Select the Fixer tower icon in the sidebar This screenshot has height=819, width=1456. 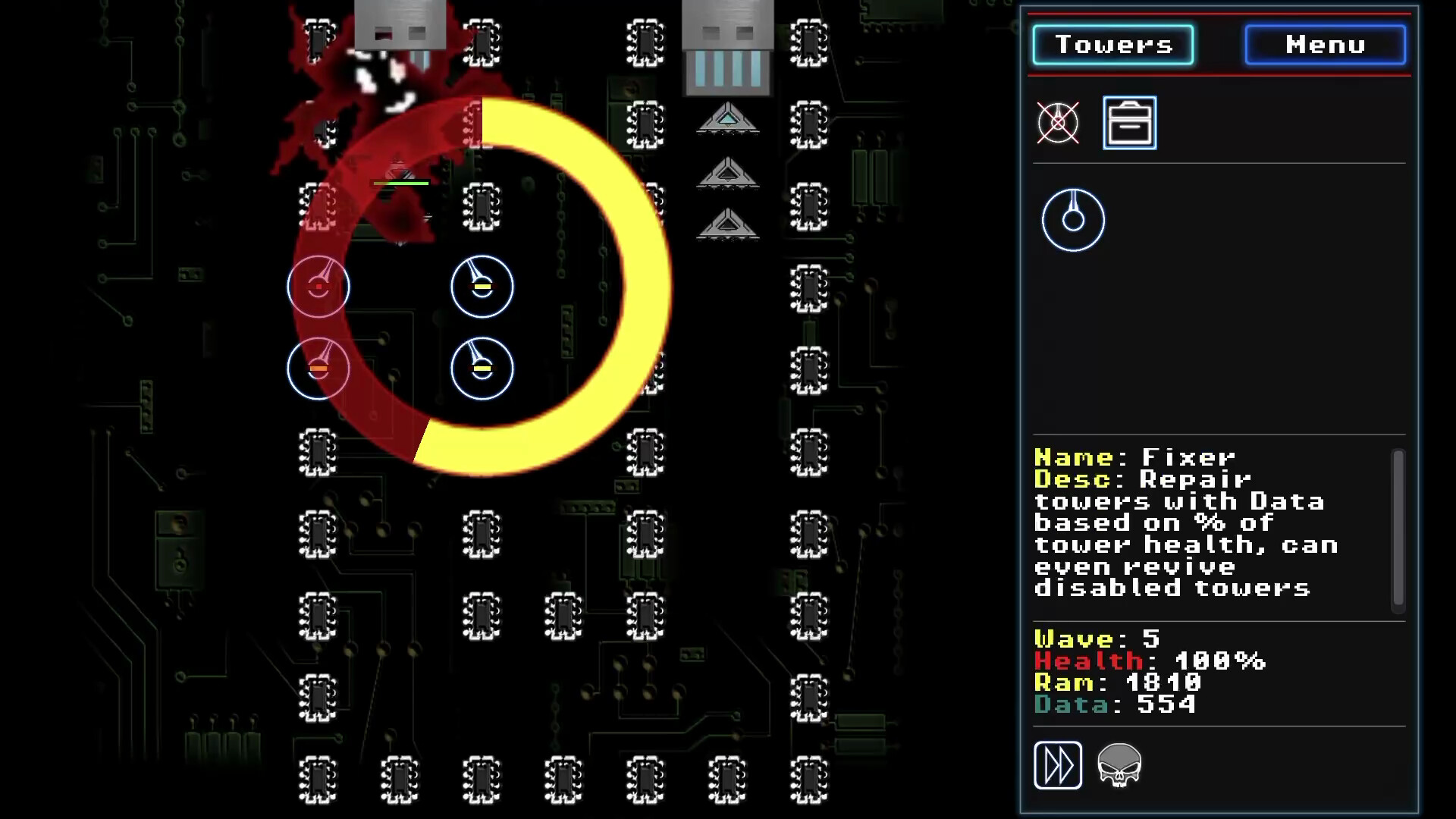[x=1073, y=218]
